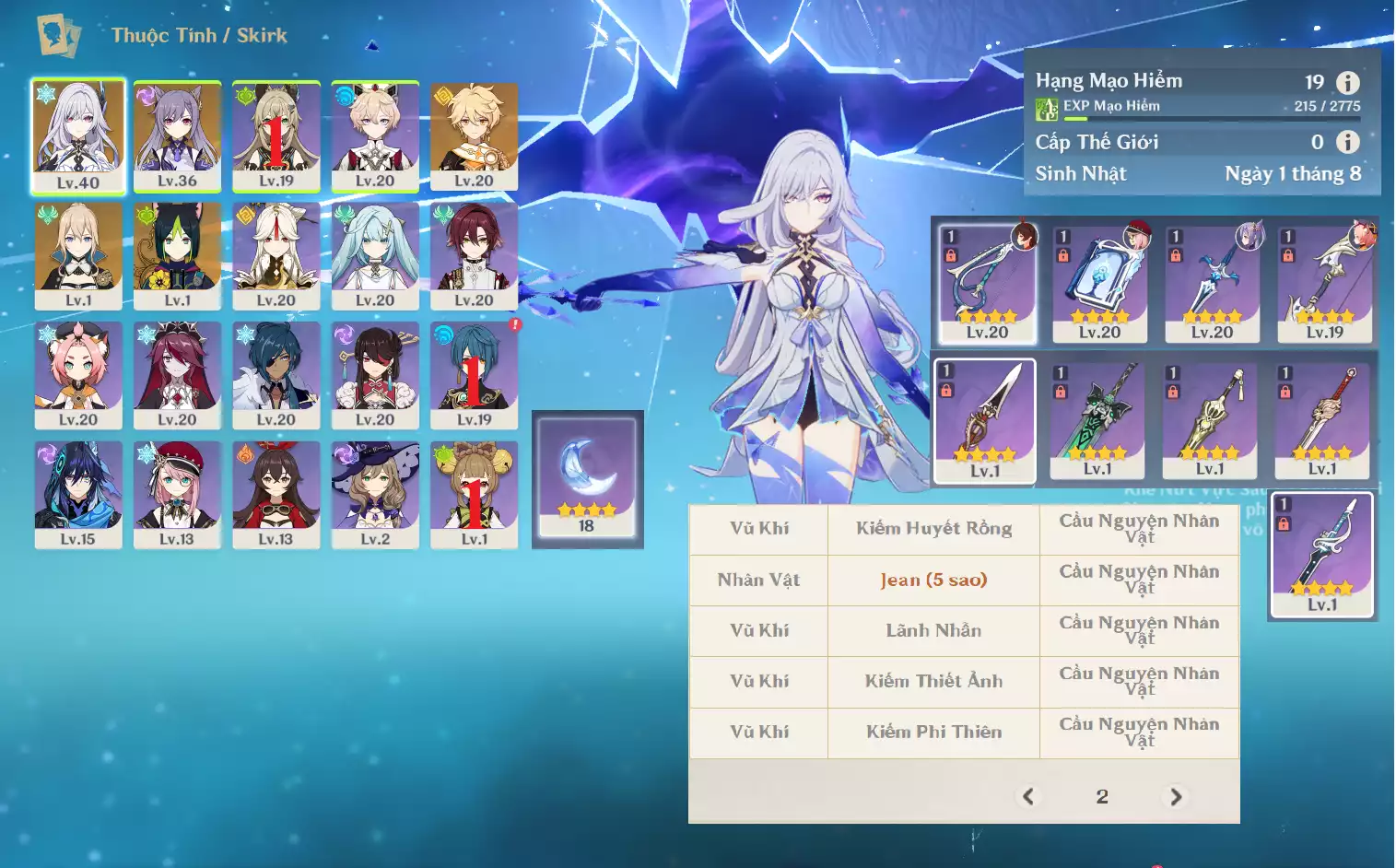Pick Diona's pink-haired portrait
The width and height of the screenshot is (1396, 868).
(78, 374)
